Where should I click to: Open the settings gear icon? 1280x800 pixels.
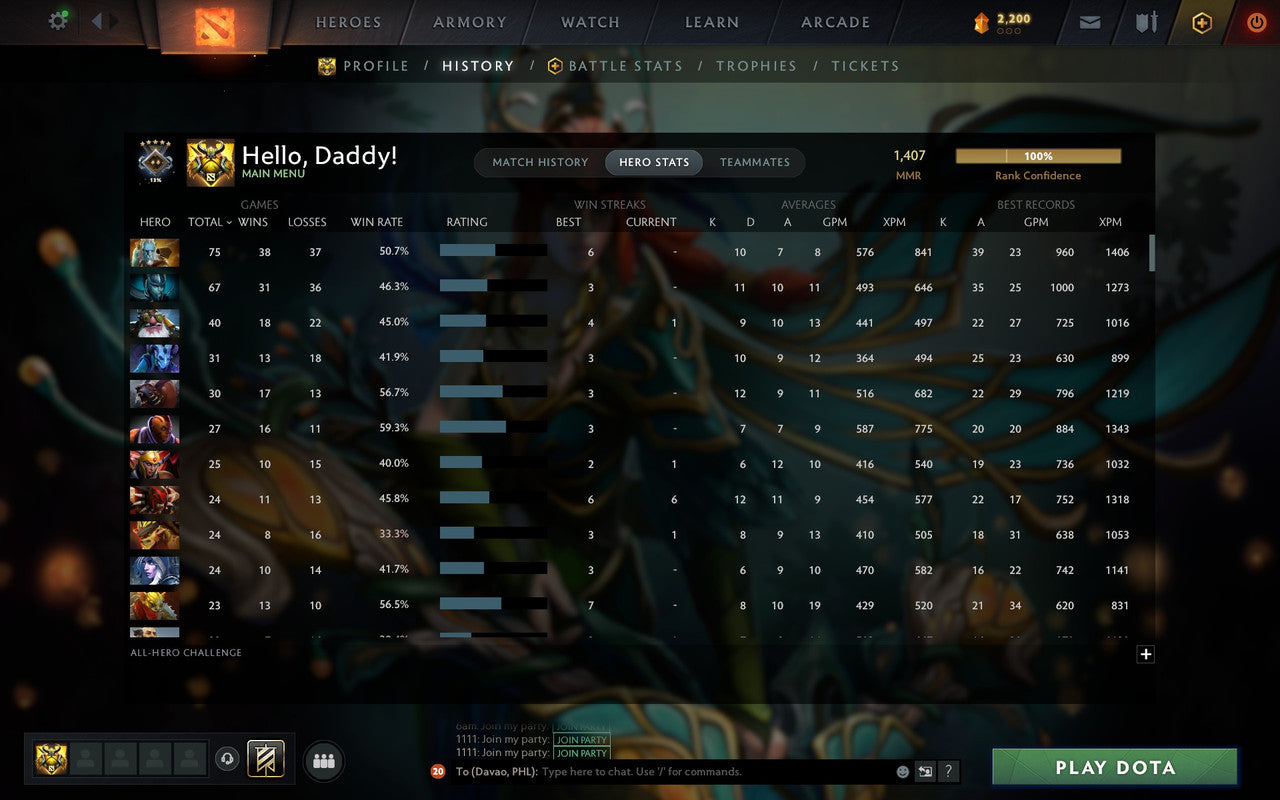57,20
